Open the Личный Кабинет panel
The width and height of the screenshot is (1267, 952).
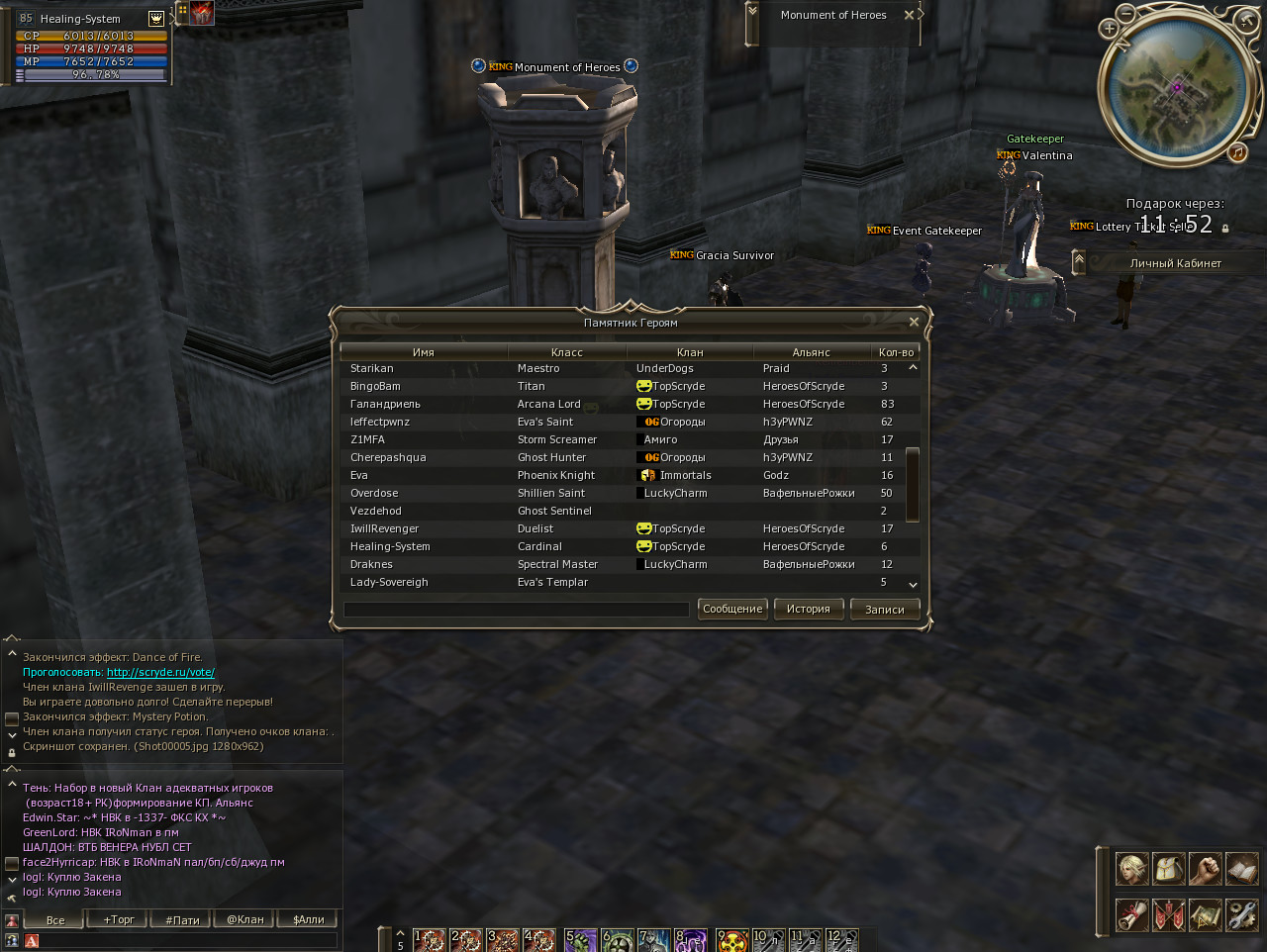(1175, 263)
